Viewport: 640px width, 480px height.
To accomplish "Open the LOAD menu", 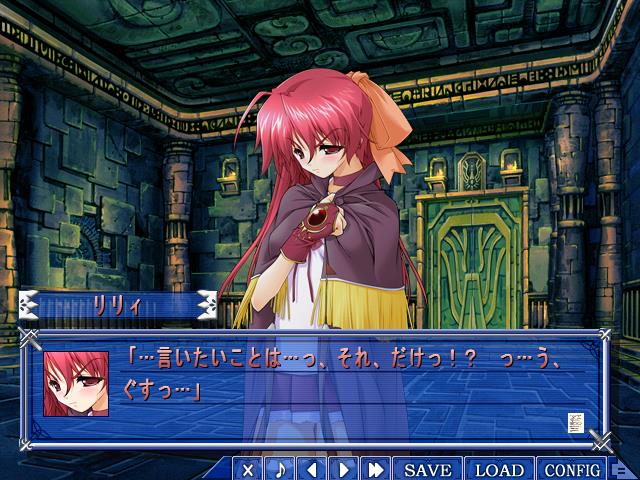I will (499, 469).
